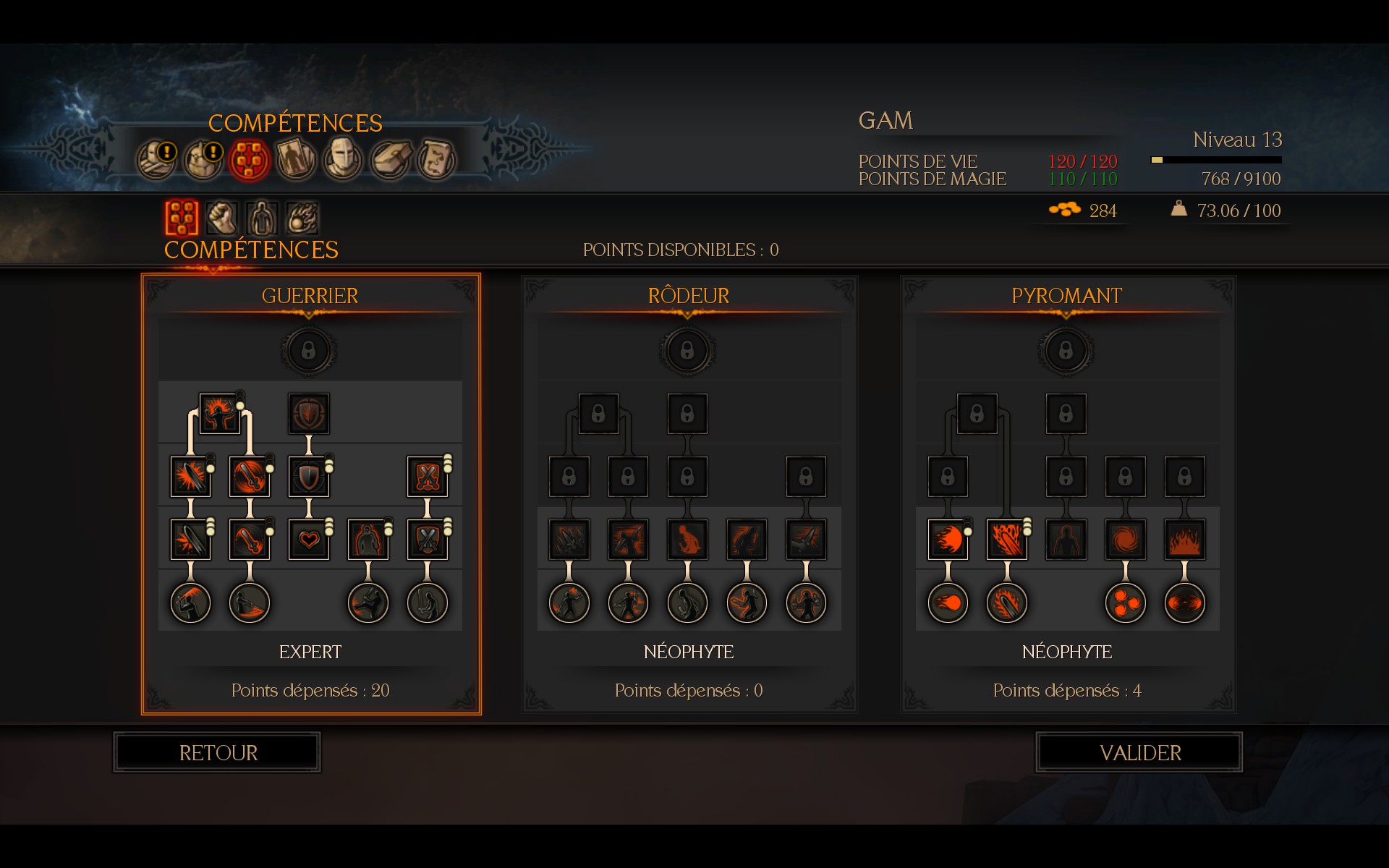Screen dimensions: 1389x868
Task: Confirm skills with the Valider button
Action: pyautogui.click(x=1139, y=753)
